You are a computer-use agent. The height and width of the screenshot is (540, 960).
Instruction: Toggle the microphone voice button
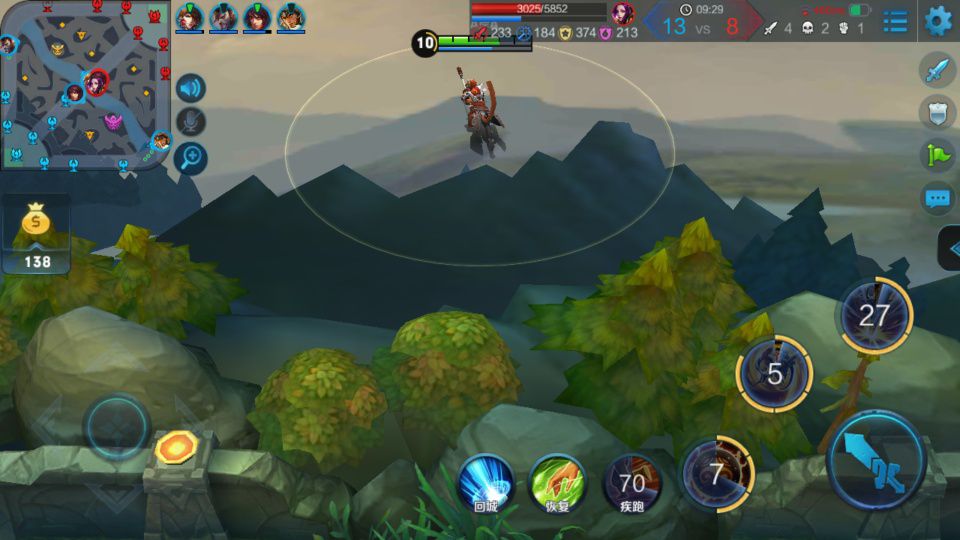point(191,122)
